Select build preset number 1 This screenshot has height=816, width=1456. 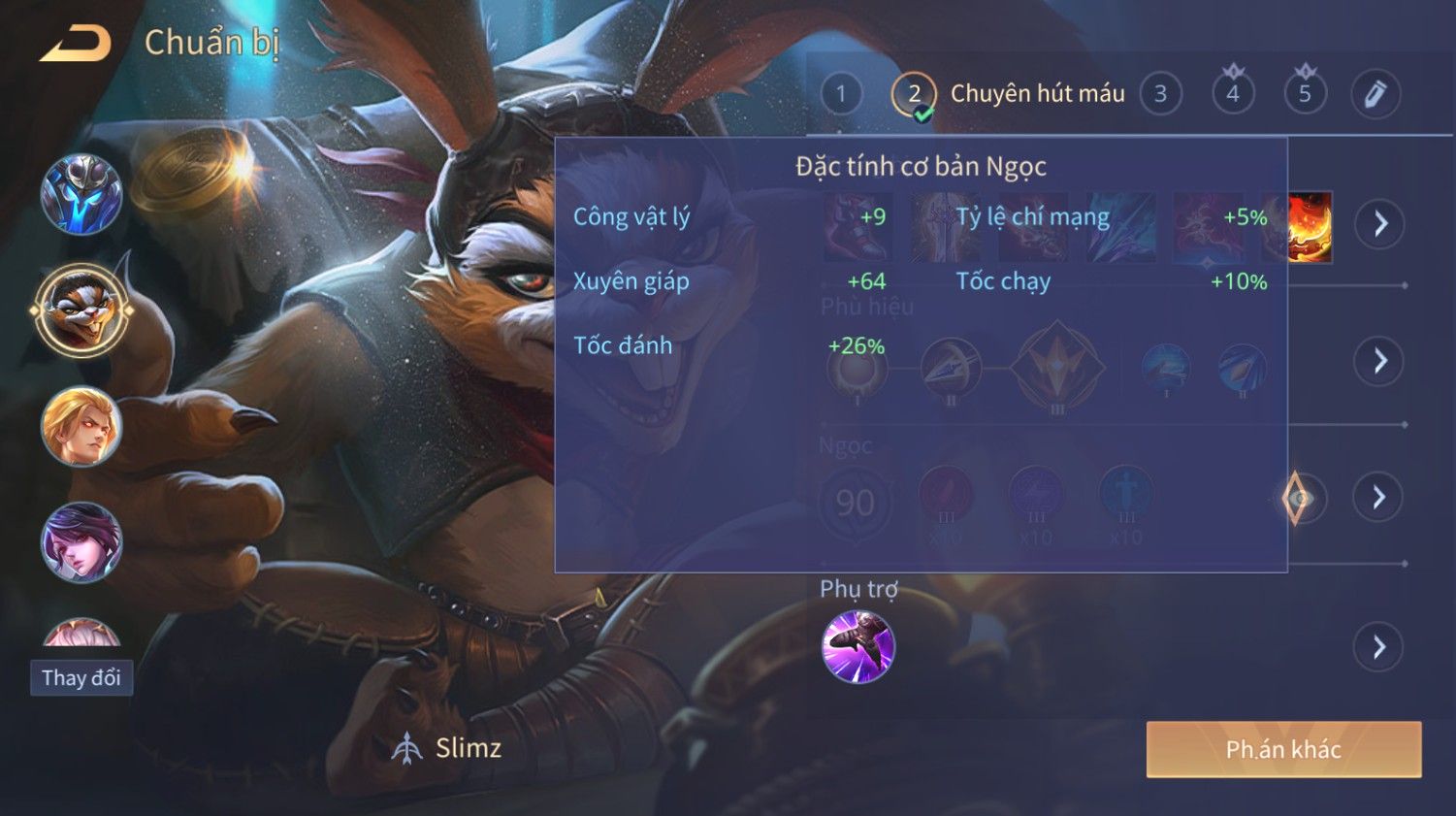pyautogui.click(x=841, y=94)
